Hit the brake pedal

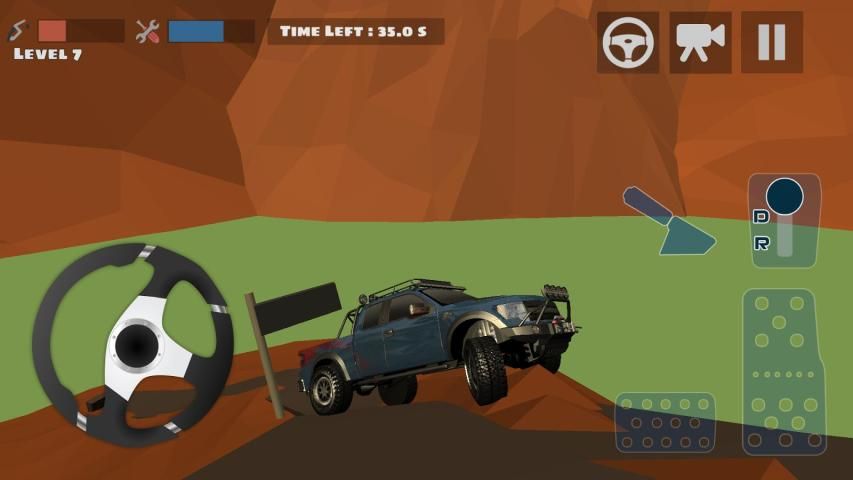[x=665, y=423]
